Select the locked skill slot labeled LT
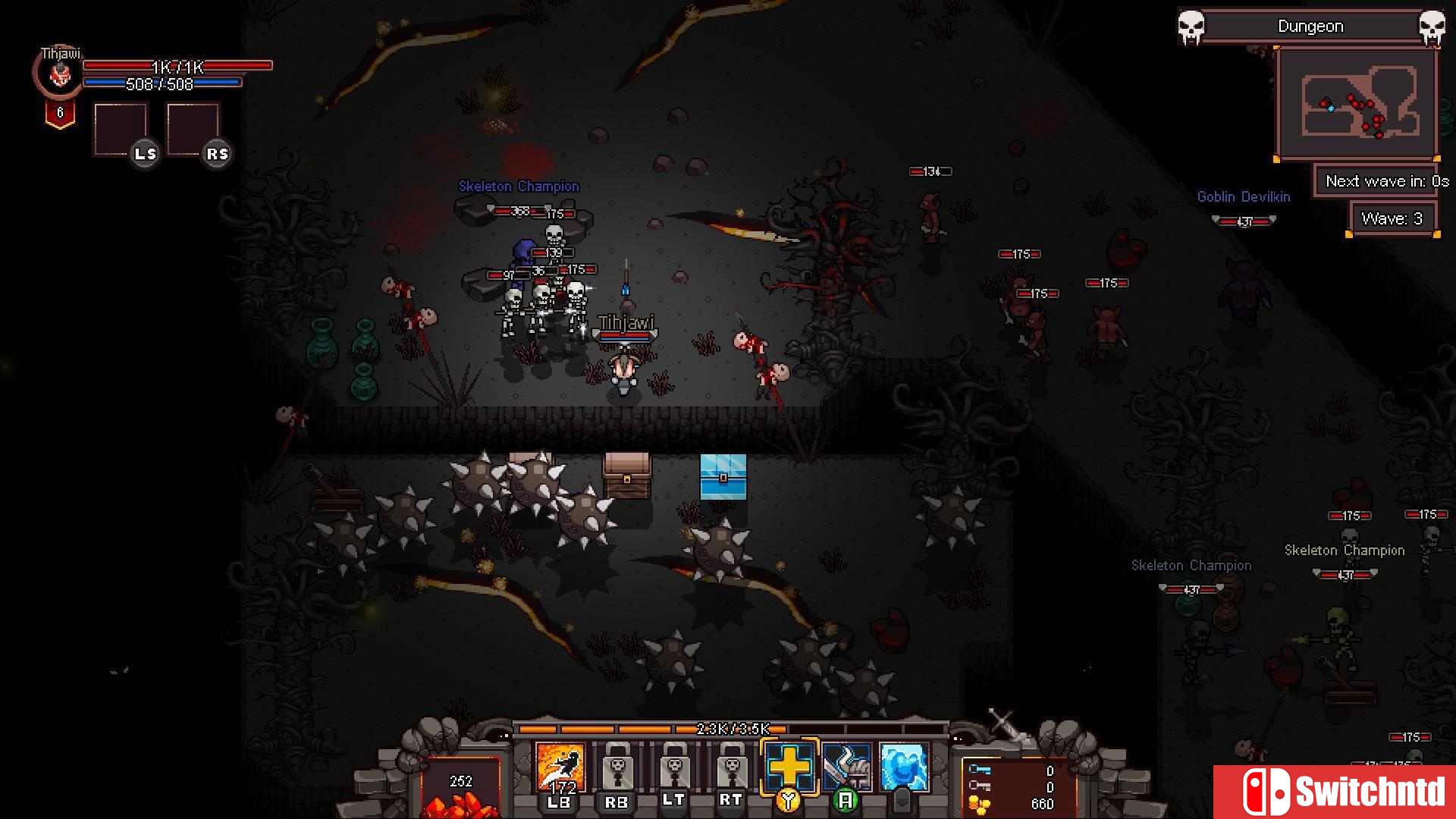The width and height of the screenshot is (1456, 819). (674, 767)
